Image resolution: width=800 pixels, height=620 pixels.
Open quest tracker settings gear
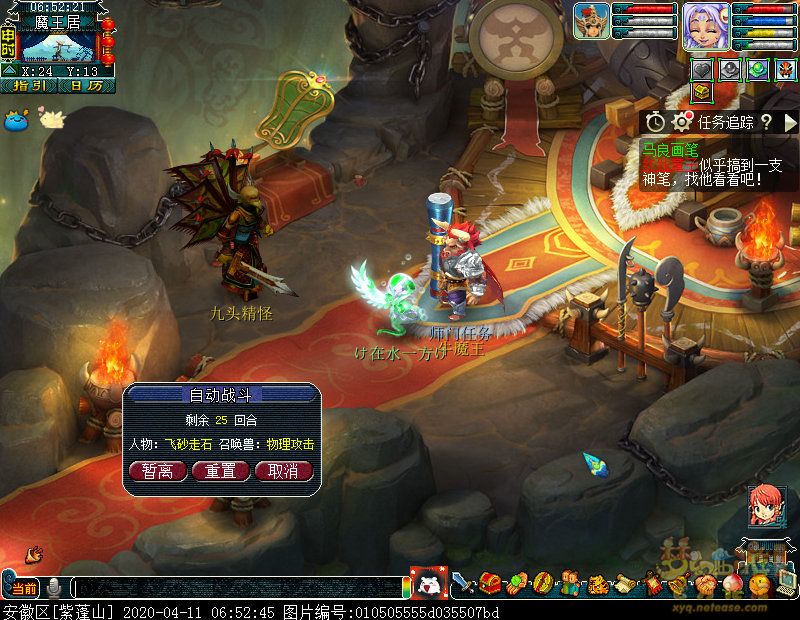click(682, 122)
